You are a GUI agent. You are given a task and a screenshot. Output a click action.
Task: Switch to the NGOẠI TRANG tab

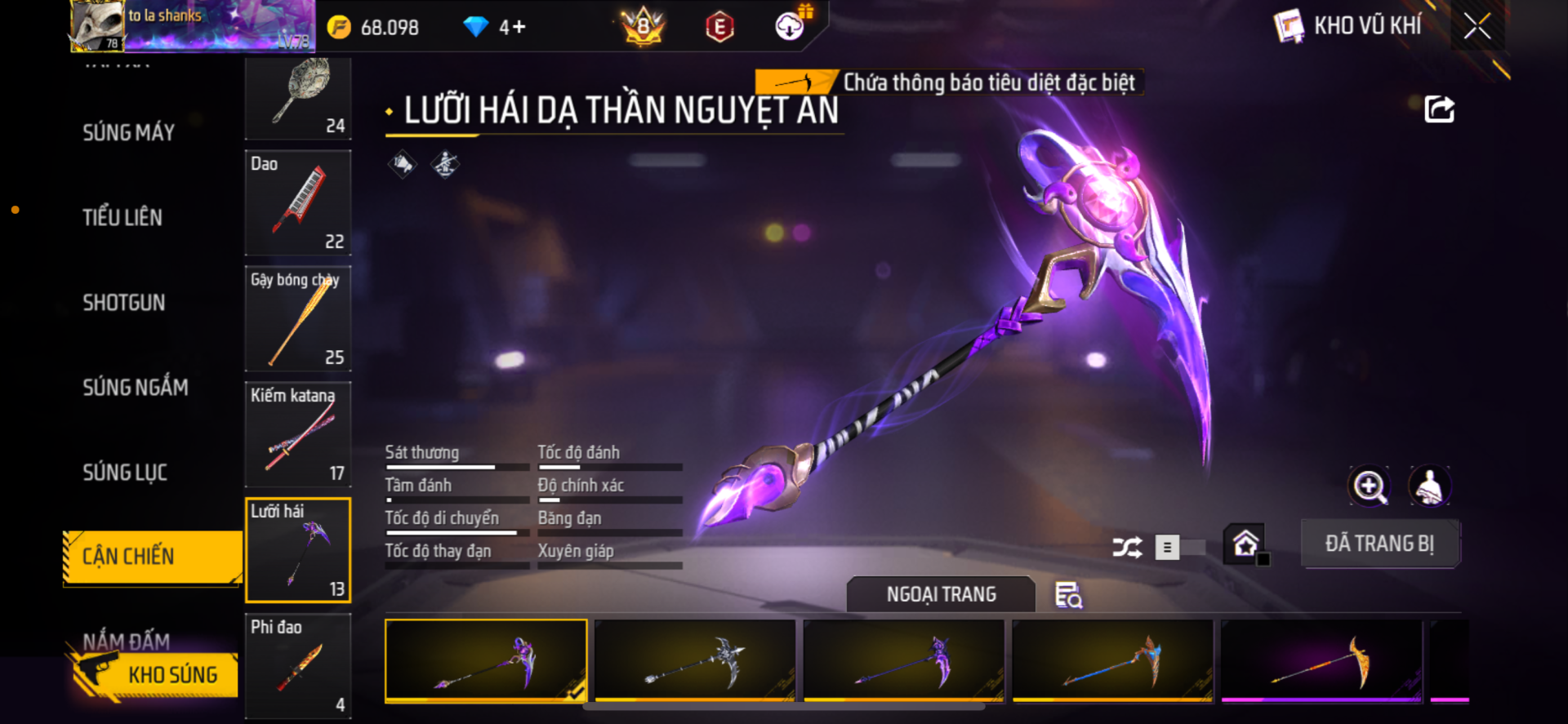click(941, 594)
